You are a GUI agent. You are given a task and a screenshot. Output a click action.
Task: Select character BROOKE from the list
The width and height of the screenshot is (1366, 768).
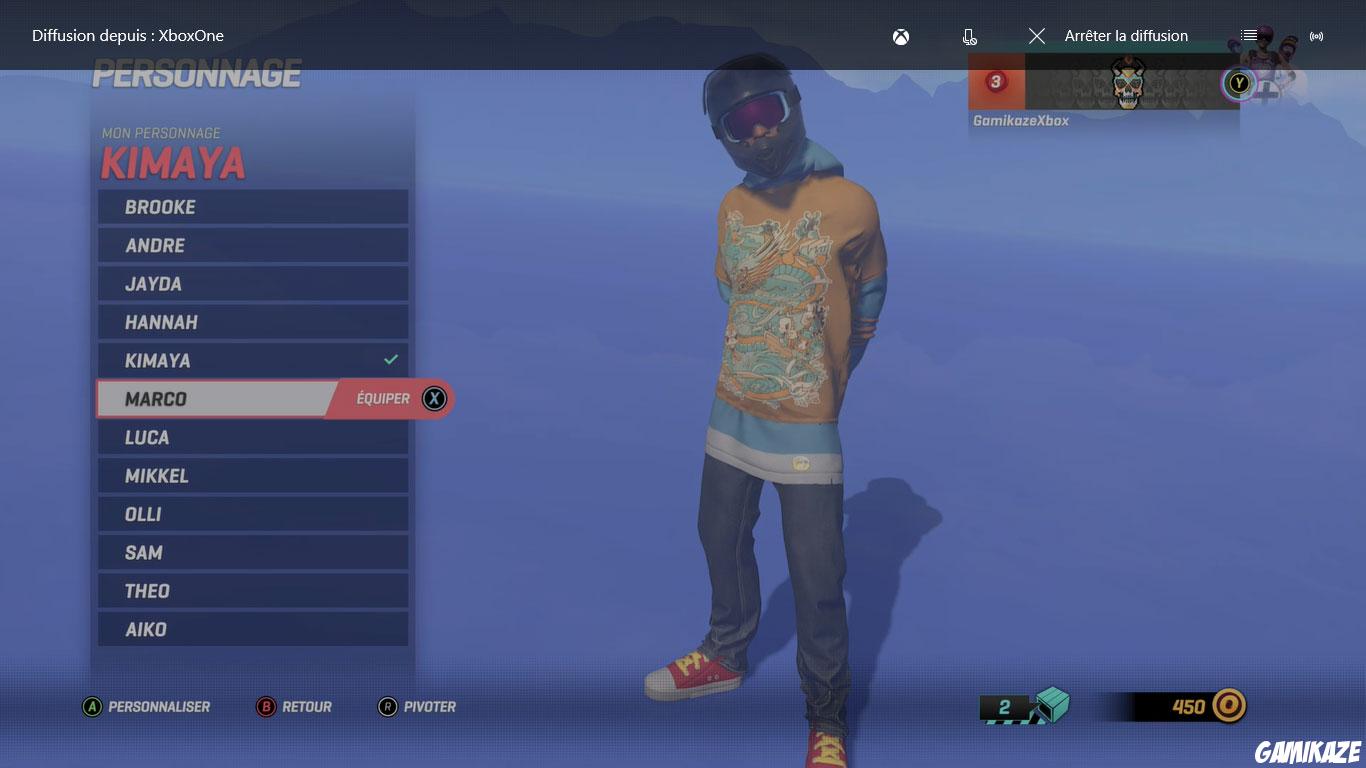point(252,207)
